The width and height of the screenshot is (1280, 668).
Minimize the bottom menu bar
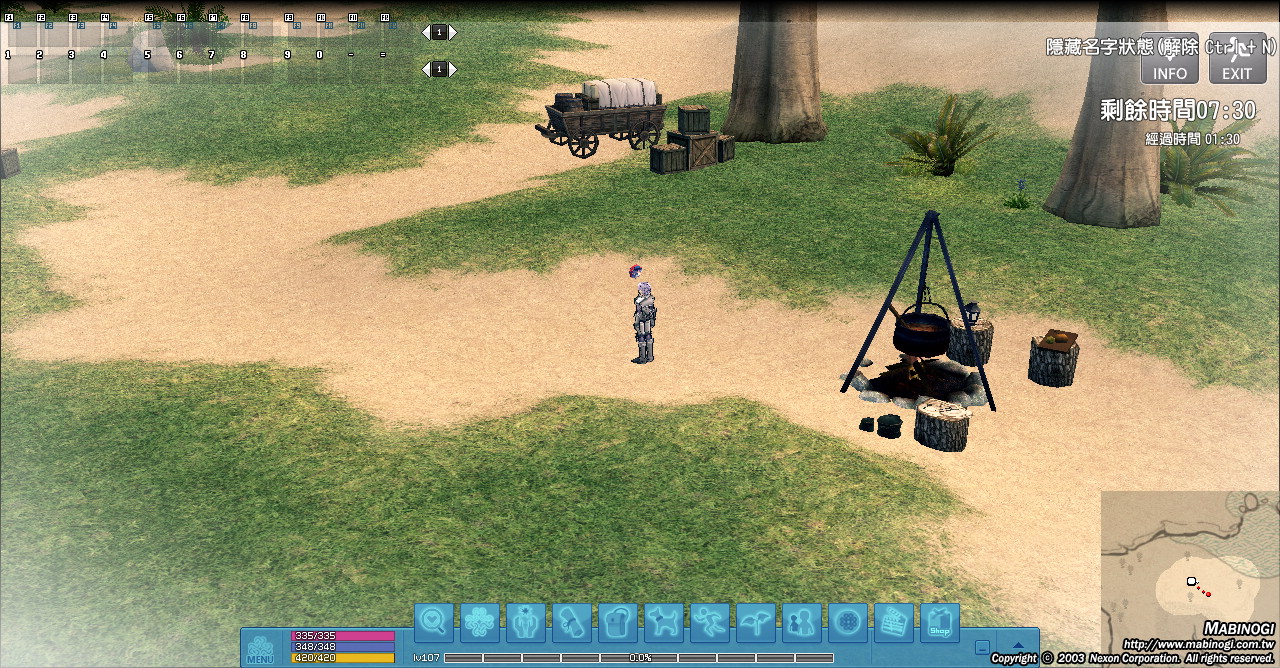coord(983,647)
